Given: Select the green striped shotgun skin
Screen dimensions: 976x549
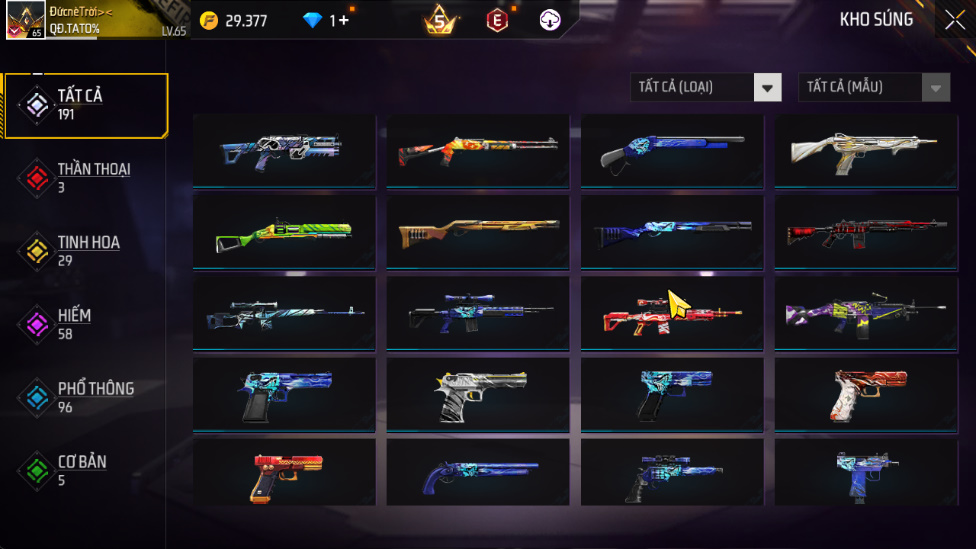Looking at the screenshot, I should tap(284, 232).
